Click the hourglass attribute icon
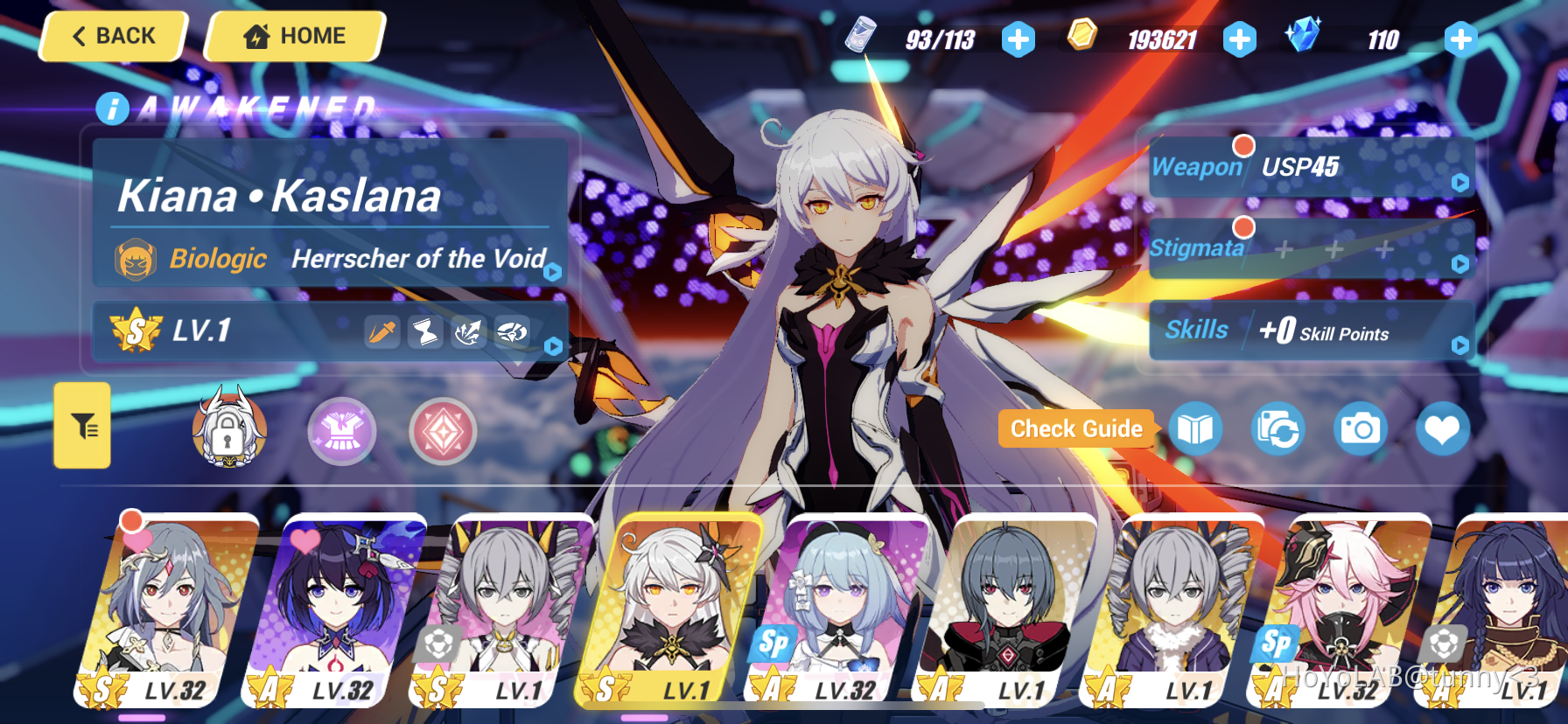 (x=425, y=333)
